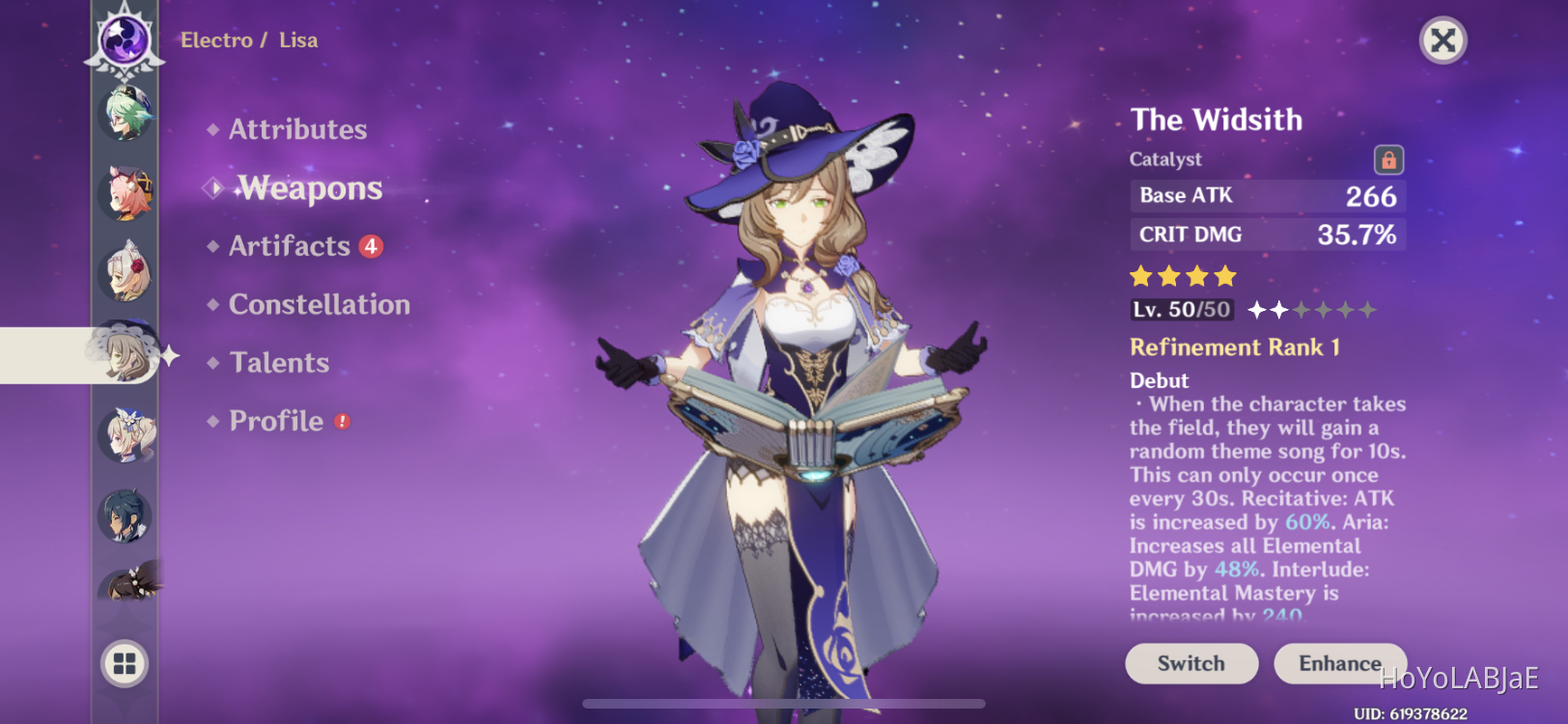Viewport: 1568px width, 724px height.
Task: Choose the pink-haired horned character portrait
Action: (126, 193)
